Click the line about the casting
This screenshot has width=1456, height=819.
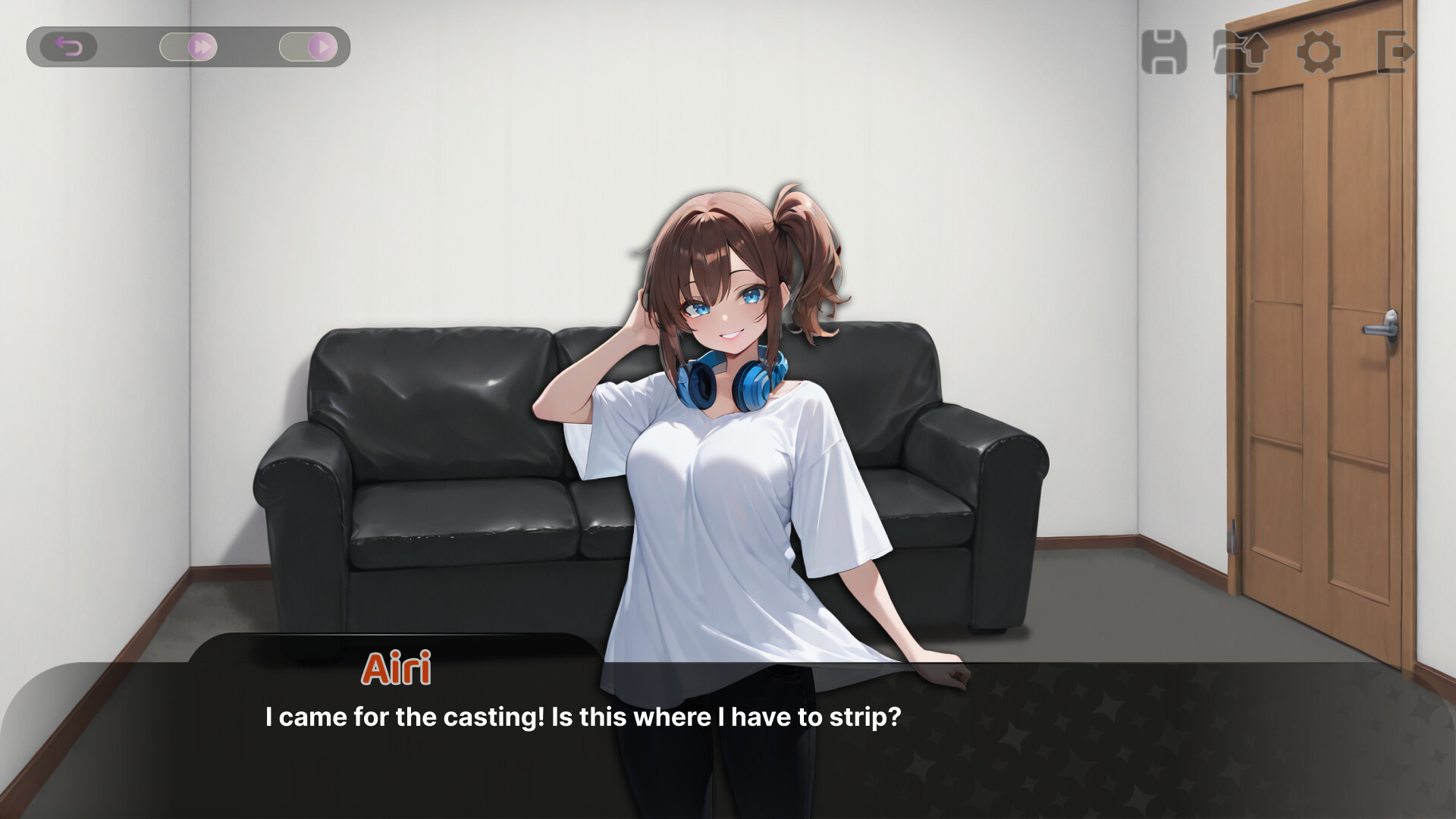pos(582,714)
